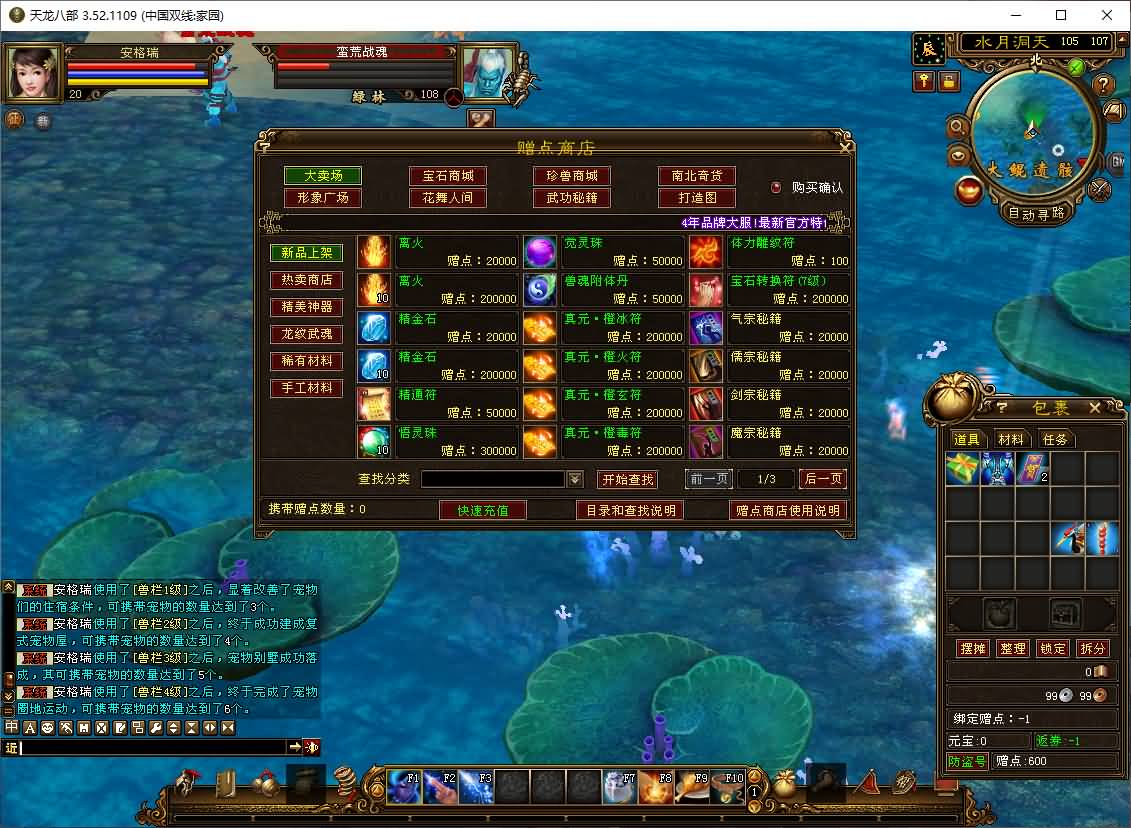
Task: Open the 摆摊 stall function
Action: (x=973, y=649)
